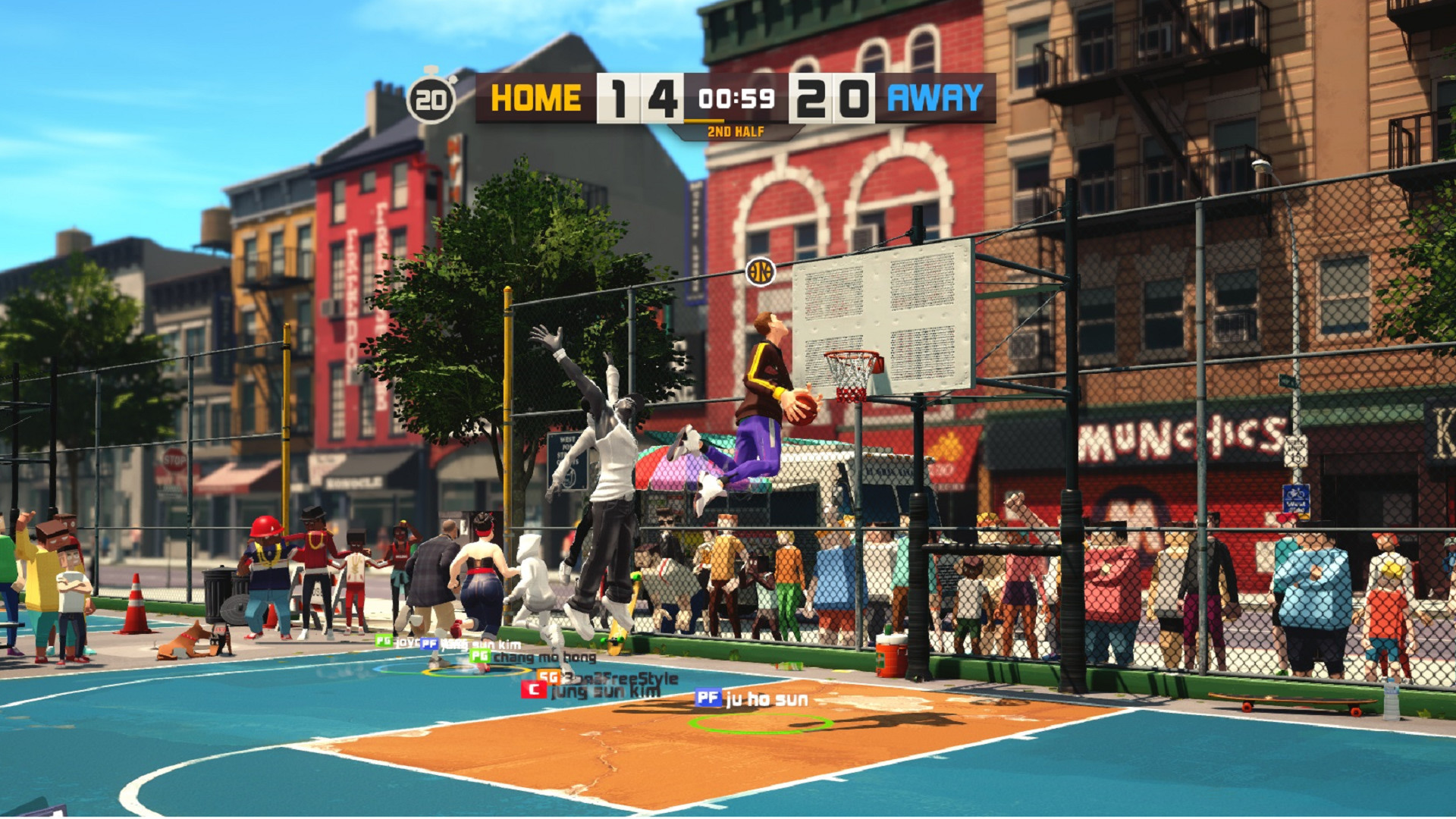Click the player name ju ho sun

click(766, 700)
